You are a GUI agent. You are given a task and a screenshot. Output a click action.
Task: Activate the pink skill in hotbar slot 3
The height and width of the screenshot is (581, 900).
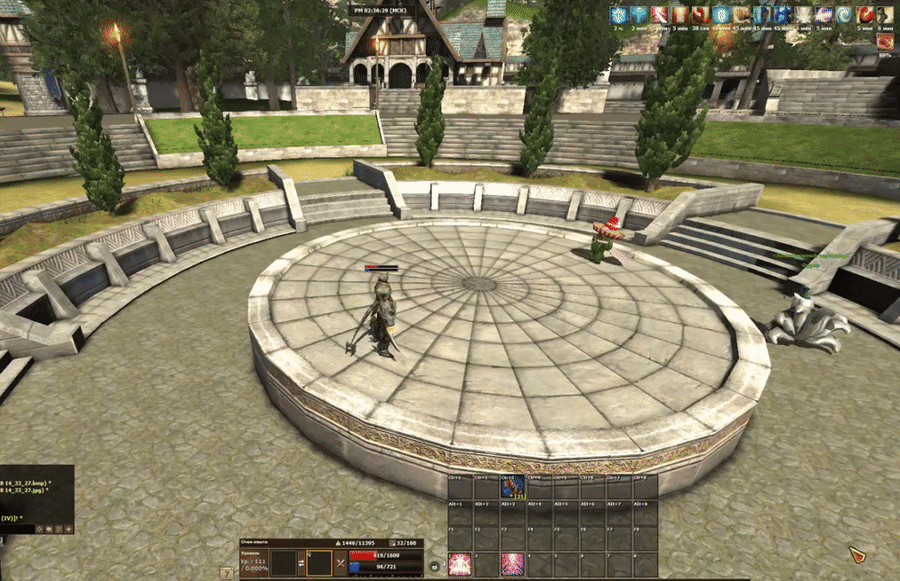(x=513, y=564)
